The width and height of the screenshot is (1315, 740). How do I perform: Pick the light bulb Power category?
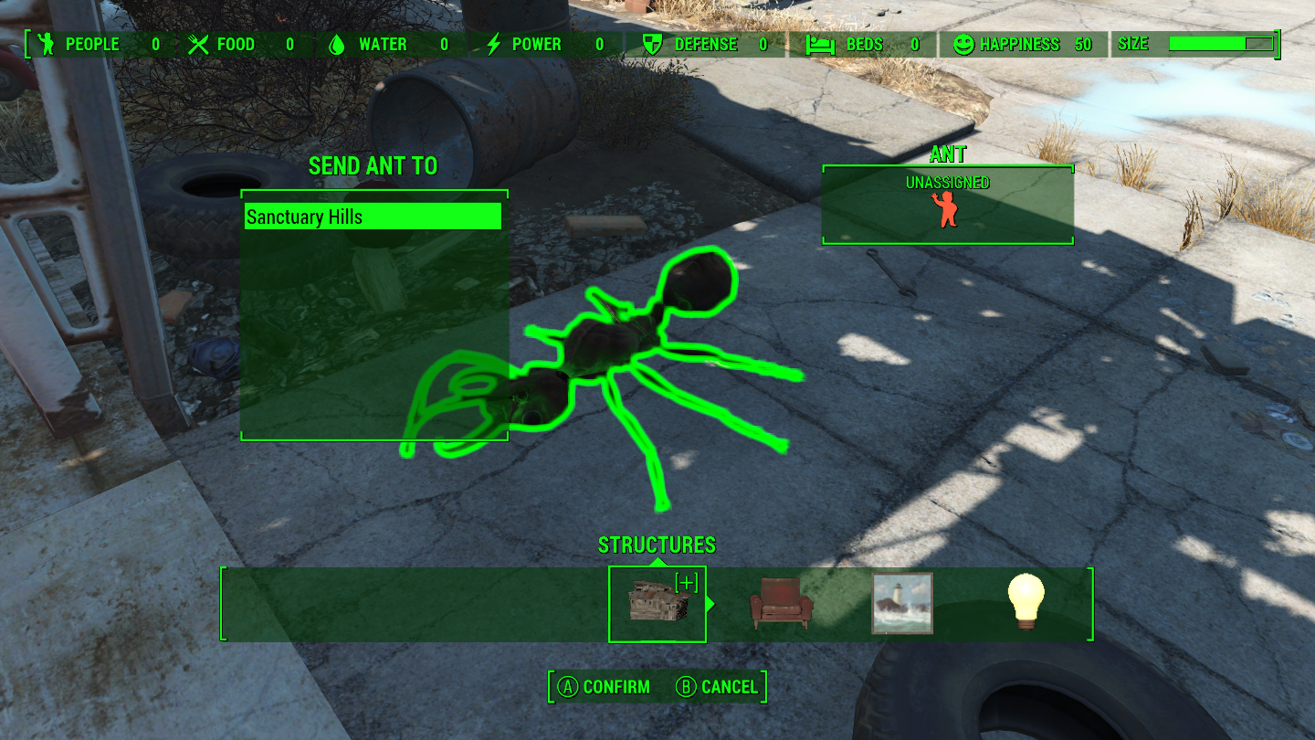(x=1025, y=602)
